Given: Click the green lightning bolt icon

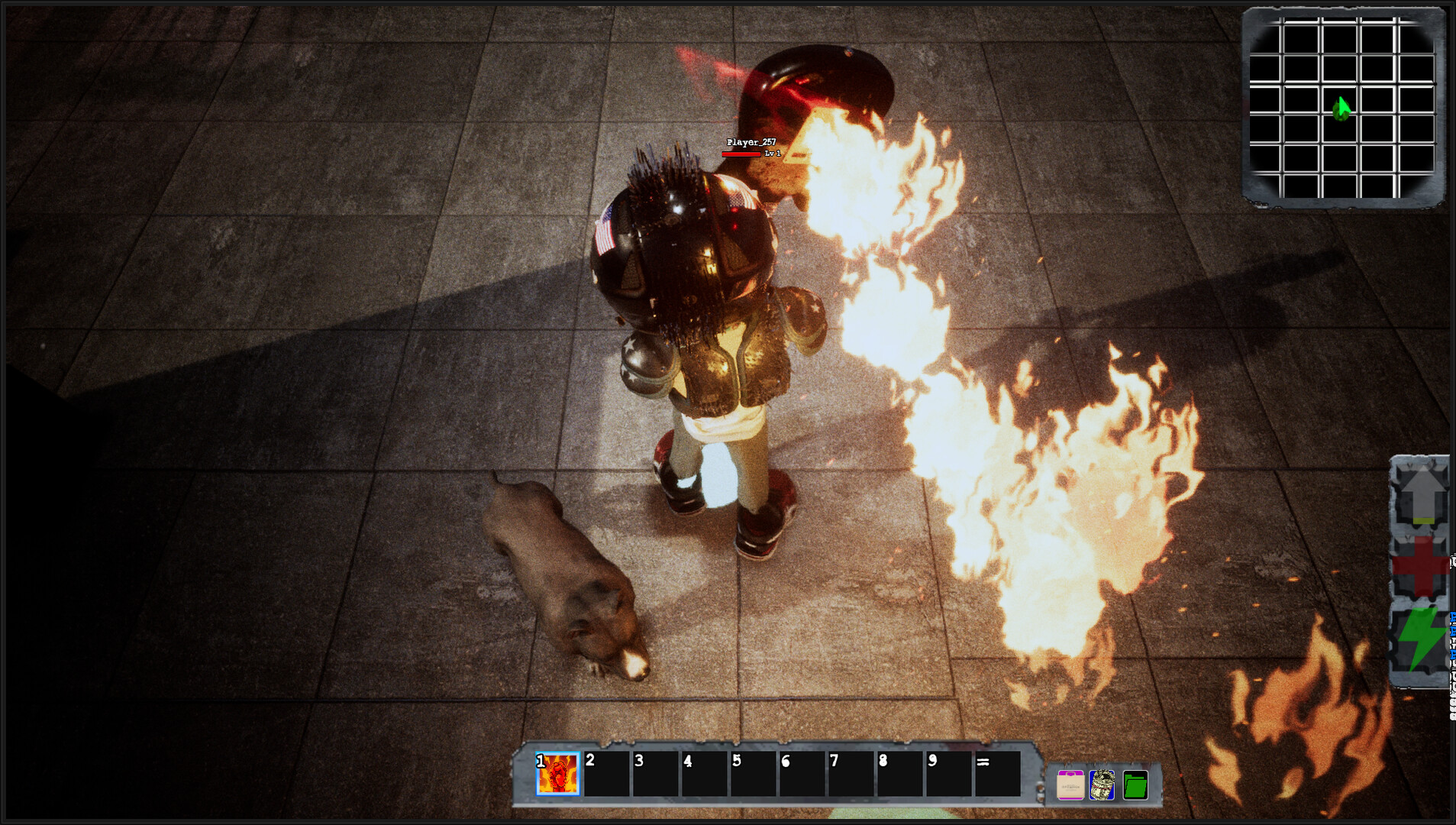Looking at the screenshot, I should (x=1421, y=639).
